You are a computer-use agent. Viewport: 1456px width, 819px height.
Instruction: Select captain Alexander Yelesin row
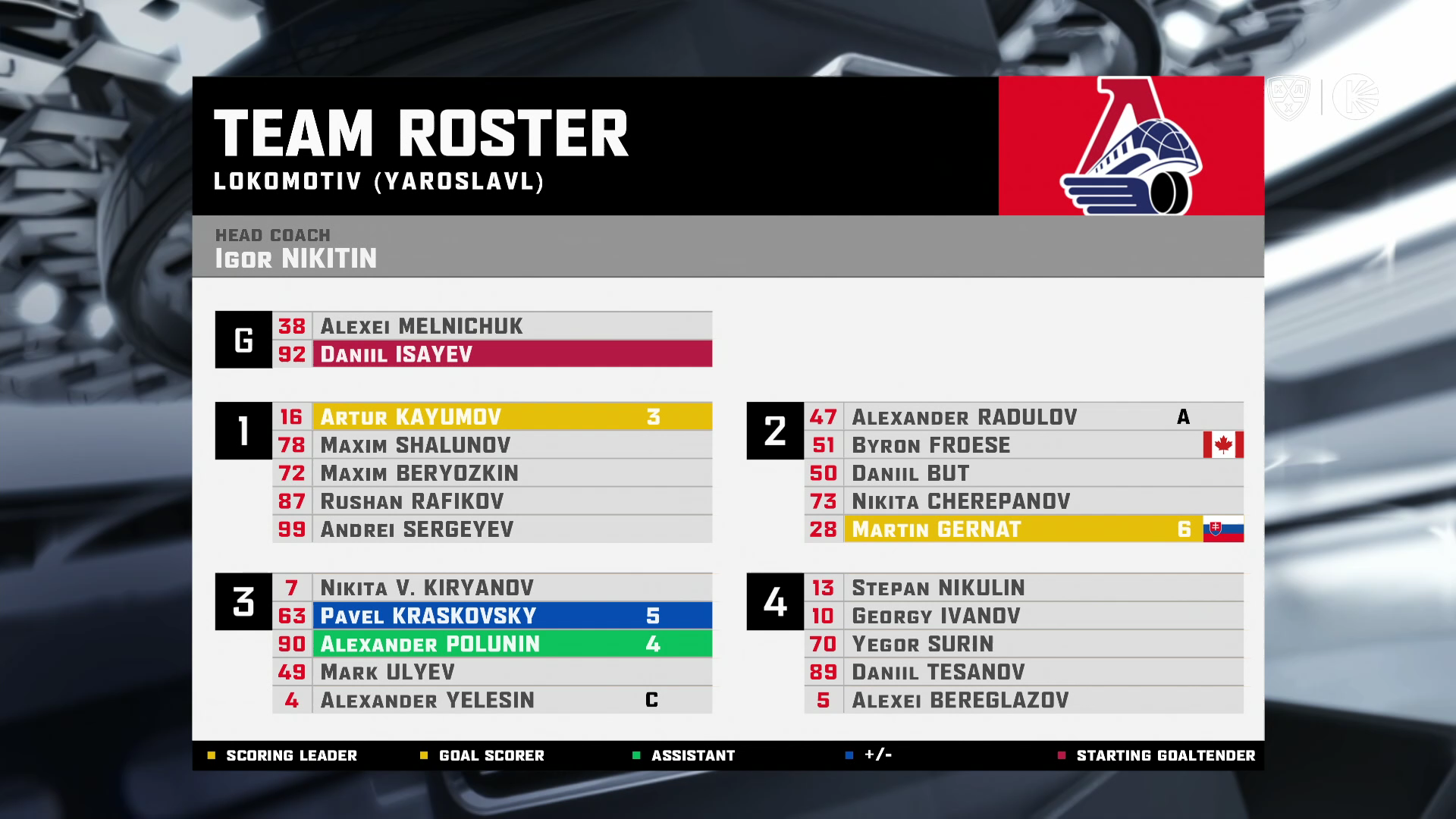click(493, 700)
